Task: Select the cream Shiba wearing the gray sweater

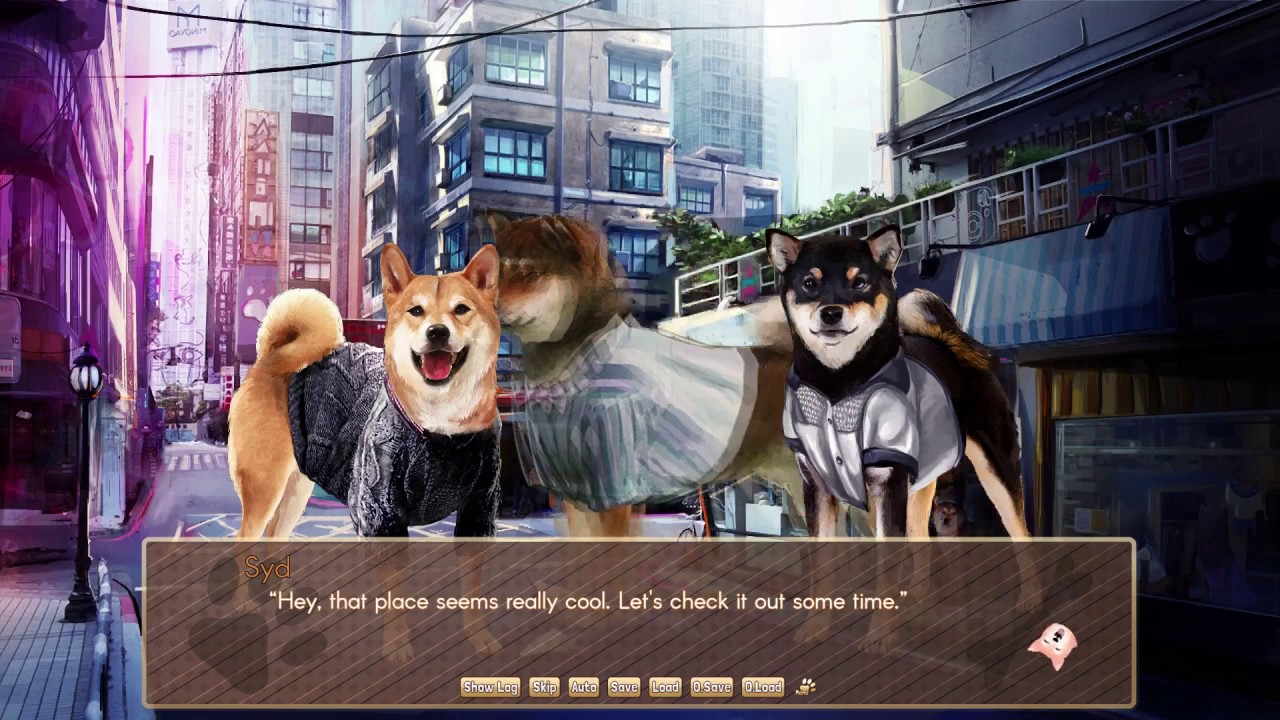Action: 400,400
